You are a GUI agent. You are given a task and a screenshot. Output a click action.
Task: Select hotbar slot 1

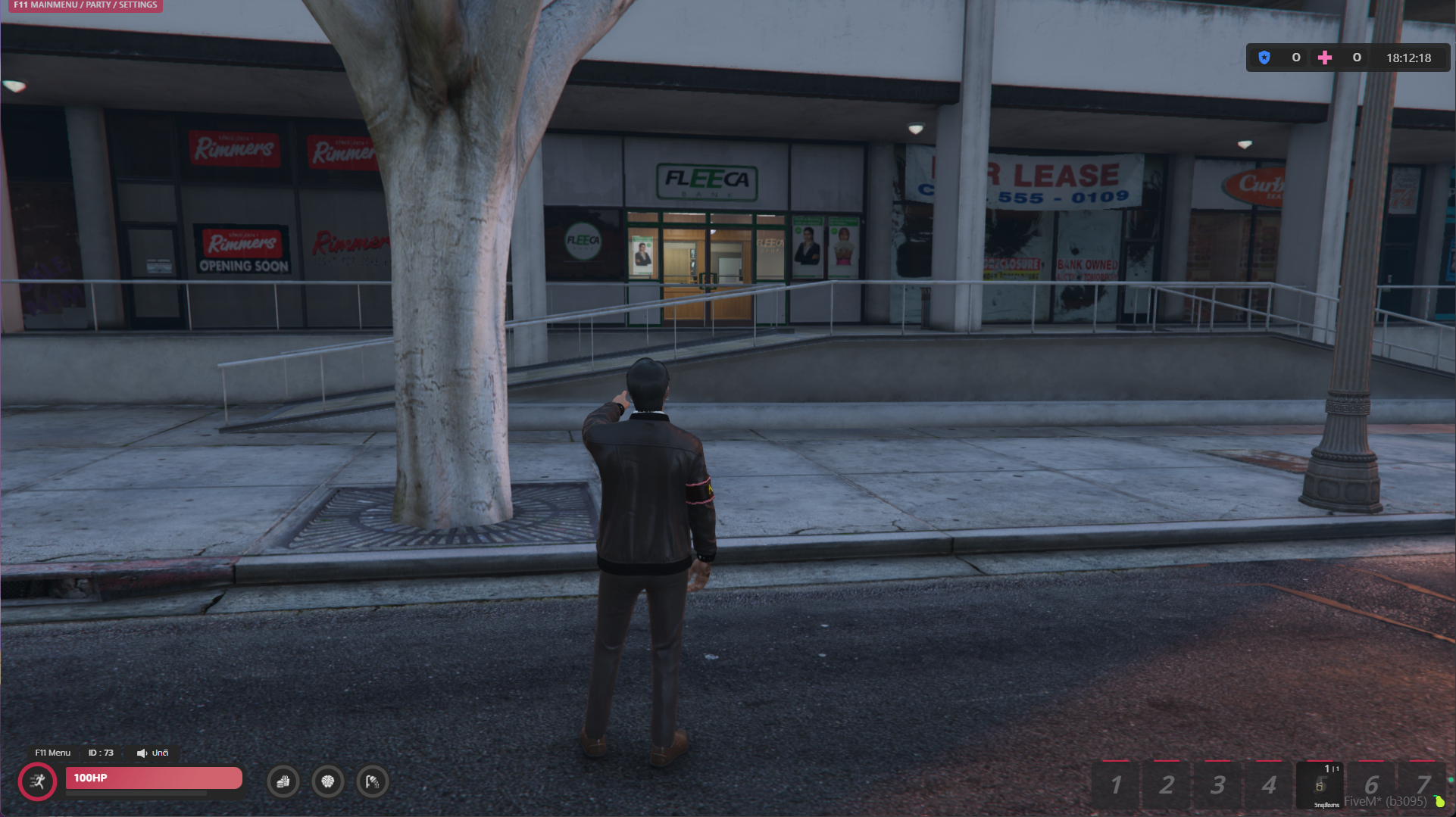pos(1115,785)
